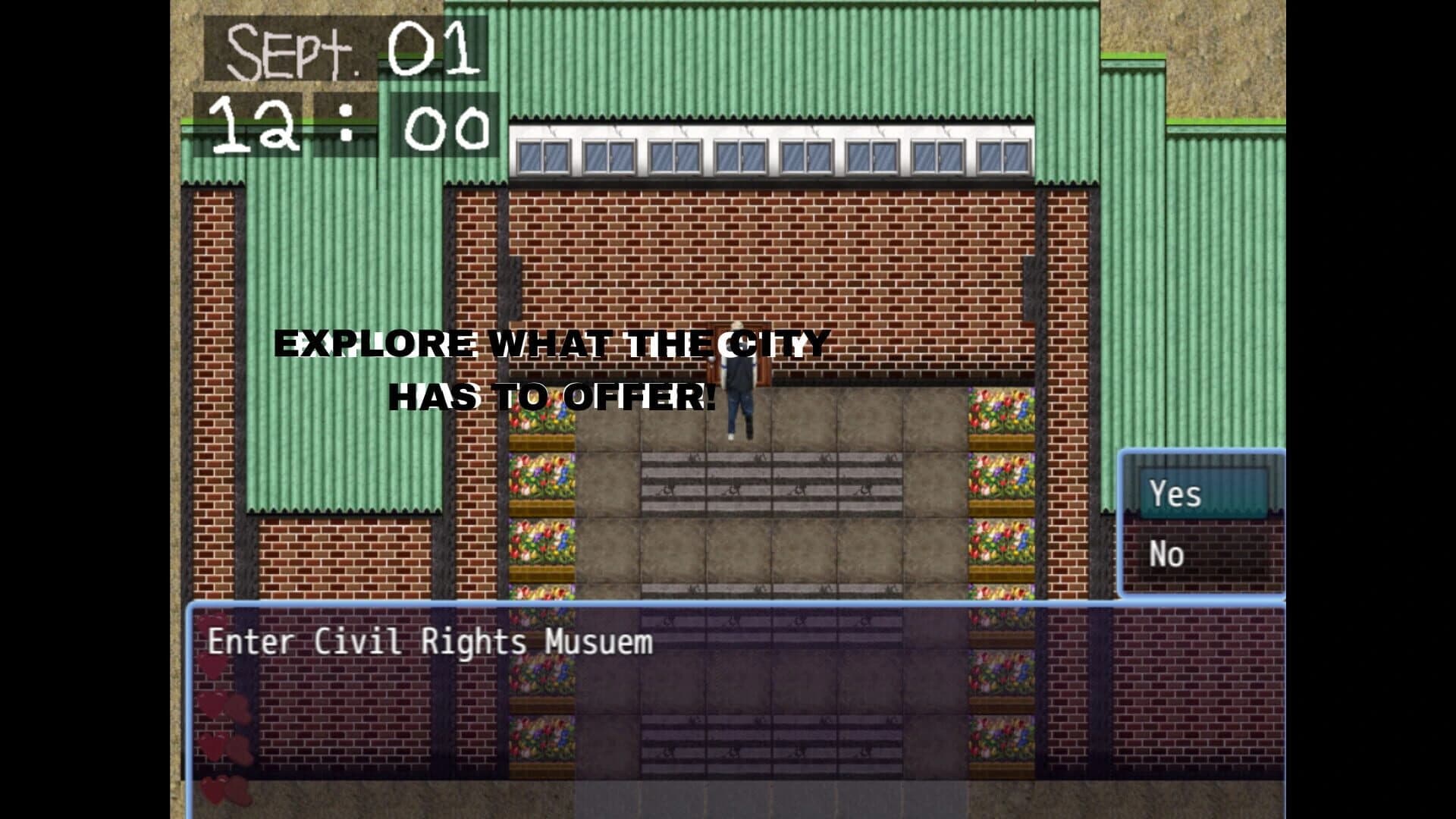
Task: Open the Enter Civil Rights Musuem dialog
Action: point(428,641)
